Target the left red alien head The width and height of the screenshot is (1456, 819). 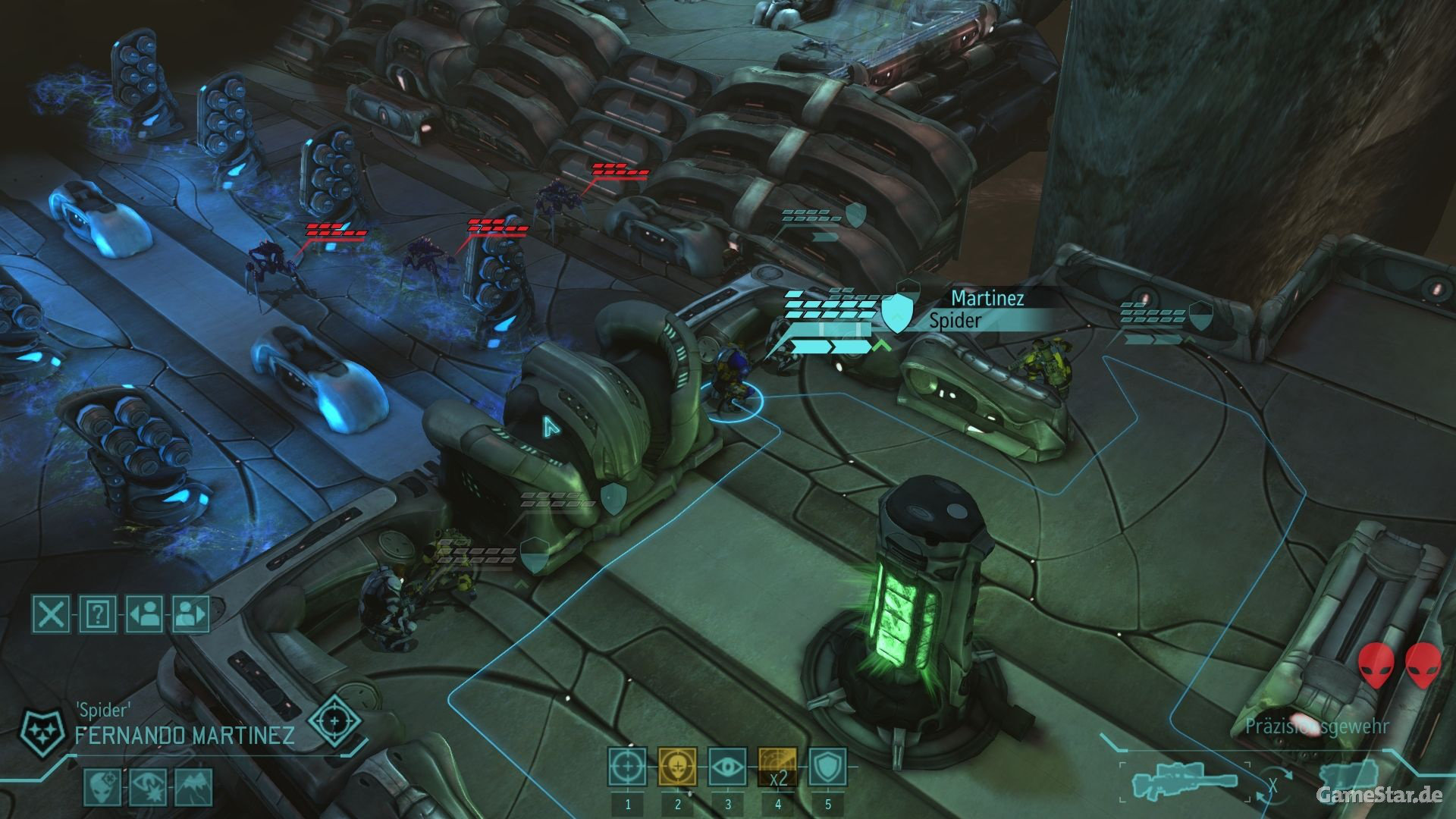(1376, 666)
